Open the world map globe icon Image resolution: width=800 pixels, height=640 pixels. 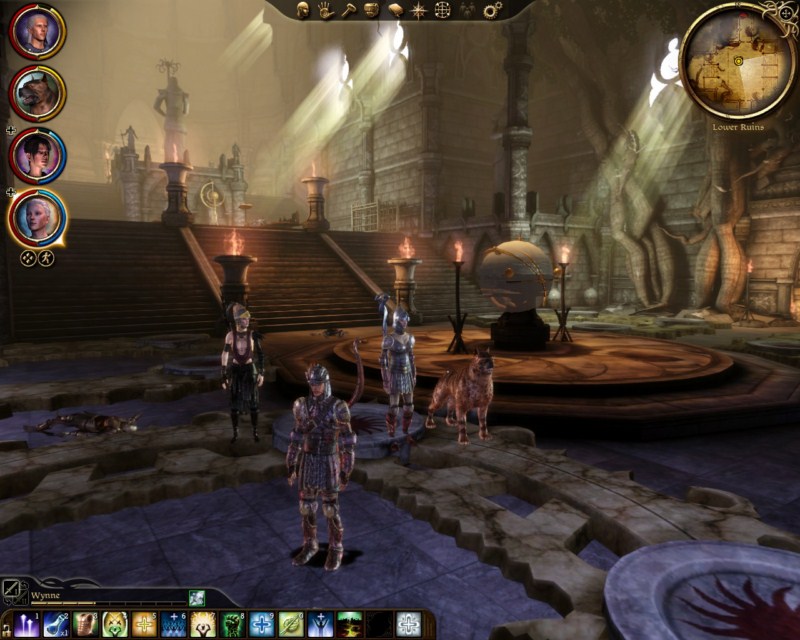(x=442, y=10)
